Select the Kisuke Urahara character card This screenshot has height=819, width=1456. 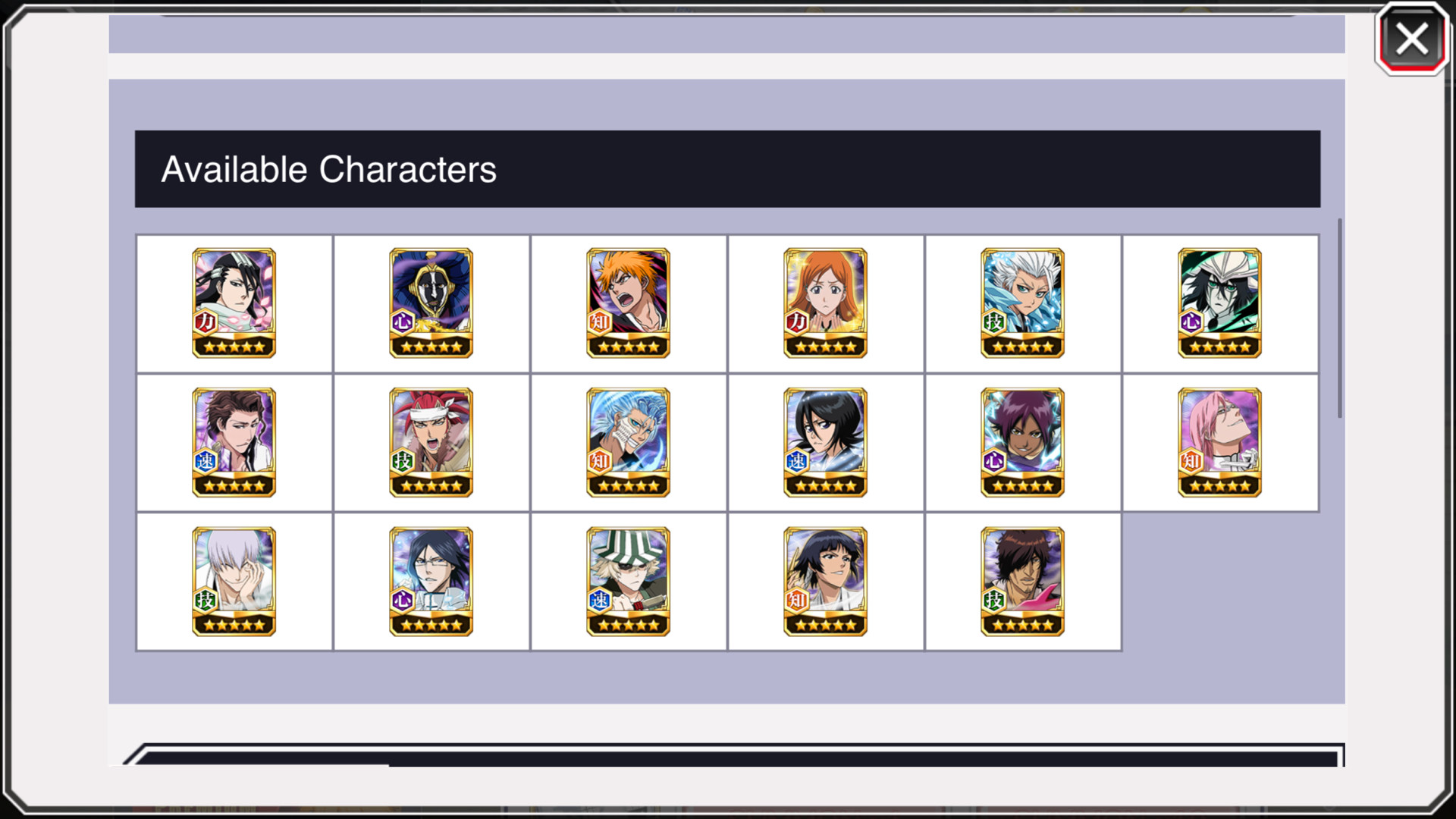click(628, 581)
